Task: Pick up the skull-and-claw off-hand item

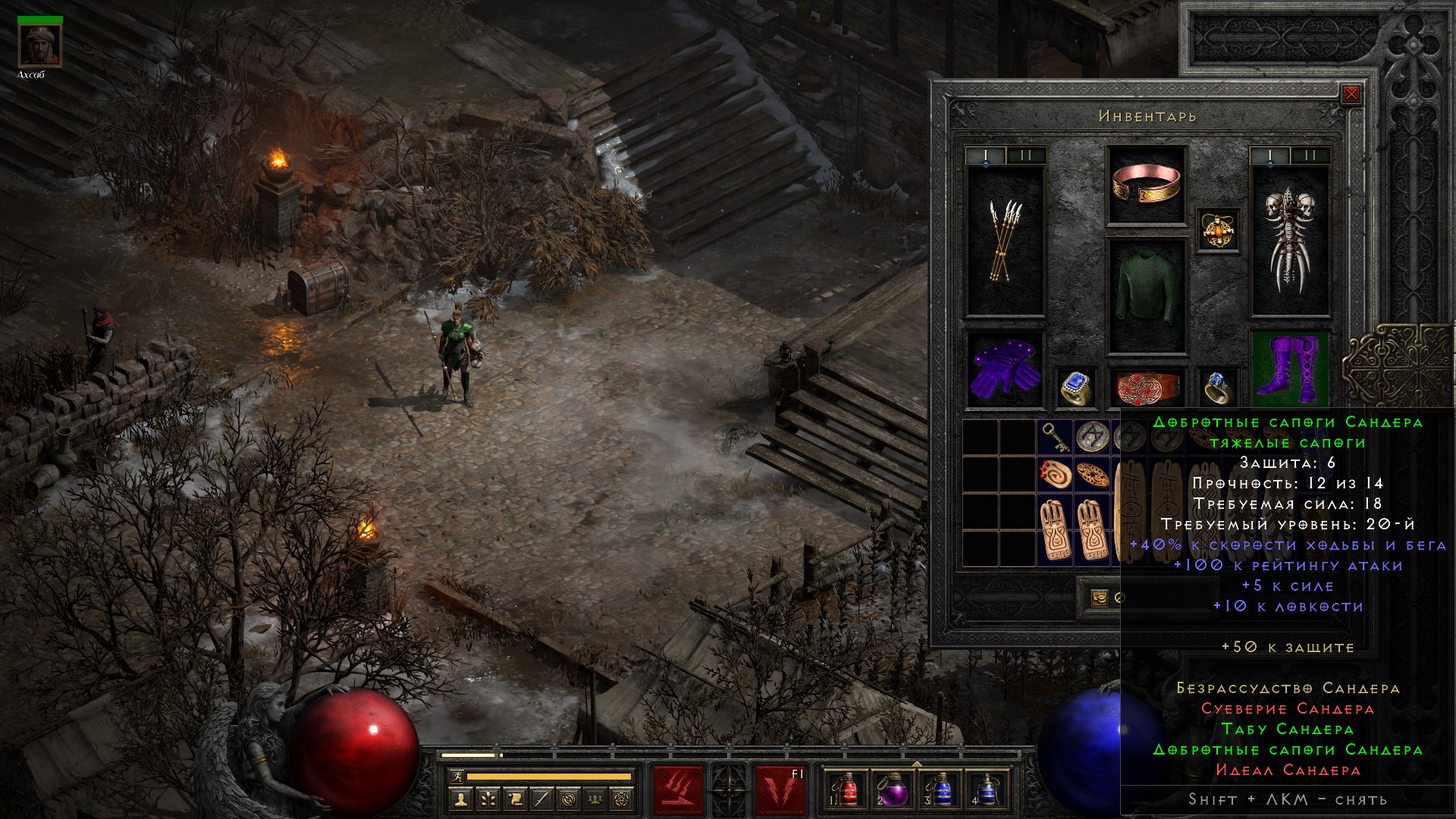Action: click(1289, 241)
